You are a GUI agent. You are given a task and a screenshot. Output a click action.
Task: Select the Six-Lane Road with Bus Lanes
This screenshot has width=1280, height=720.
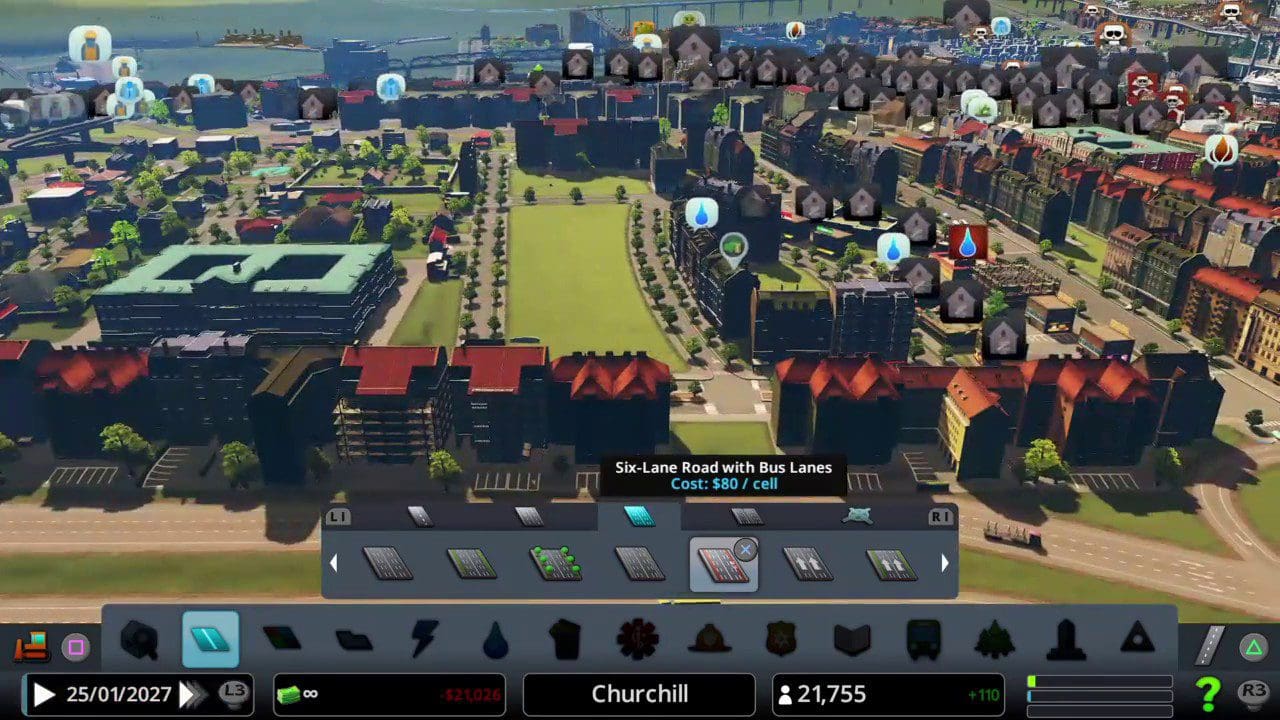point(723,564)
